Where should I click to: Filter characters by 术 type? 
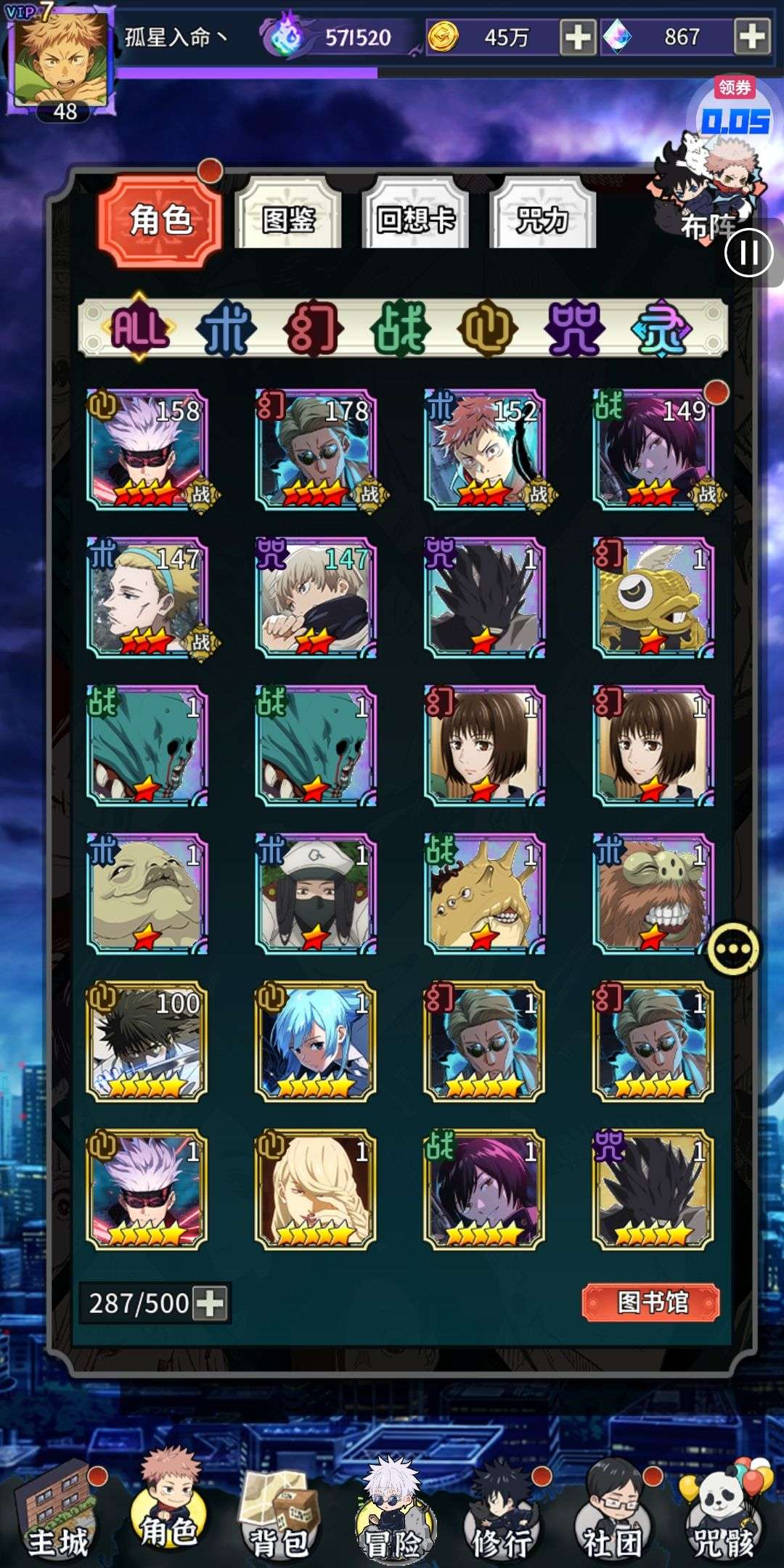point(226,329)
